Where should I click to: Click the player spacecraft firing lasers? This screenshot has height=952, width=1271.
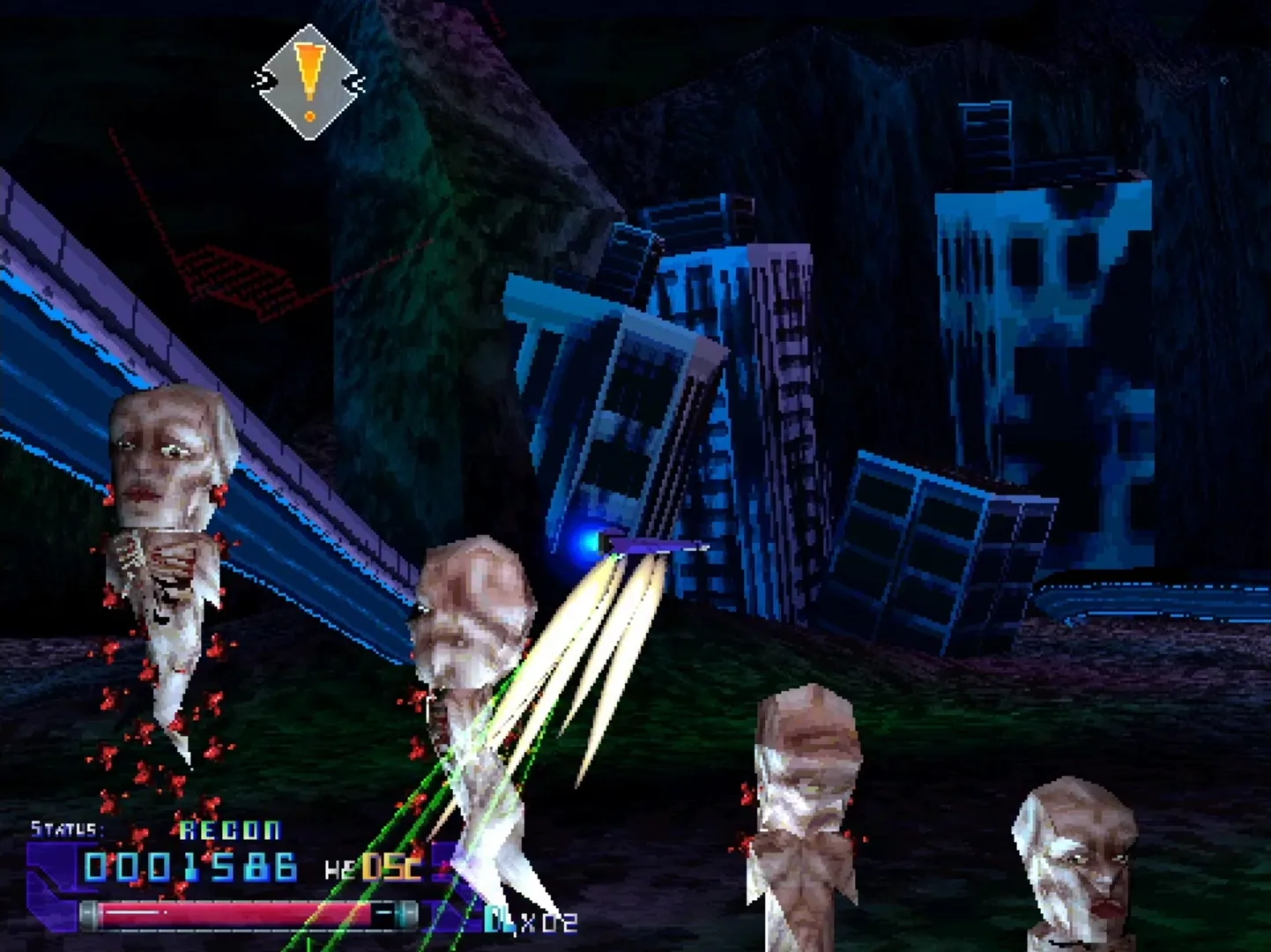pyautogui.click(x=648, y=545)
